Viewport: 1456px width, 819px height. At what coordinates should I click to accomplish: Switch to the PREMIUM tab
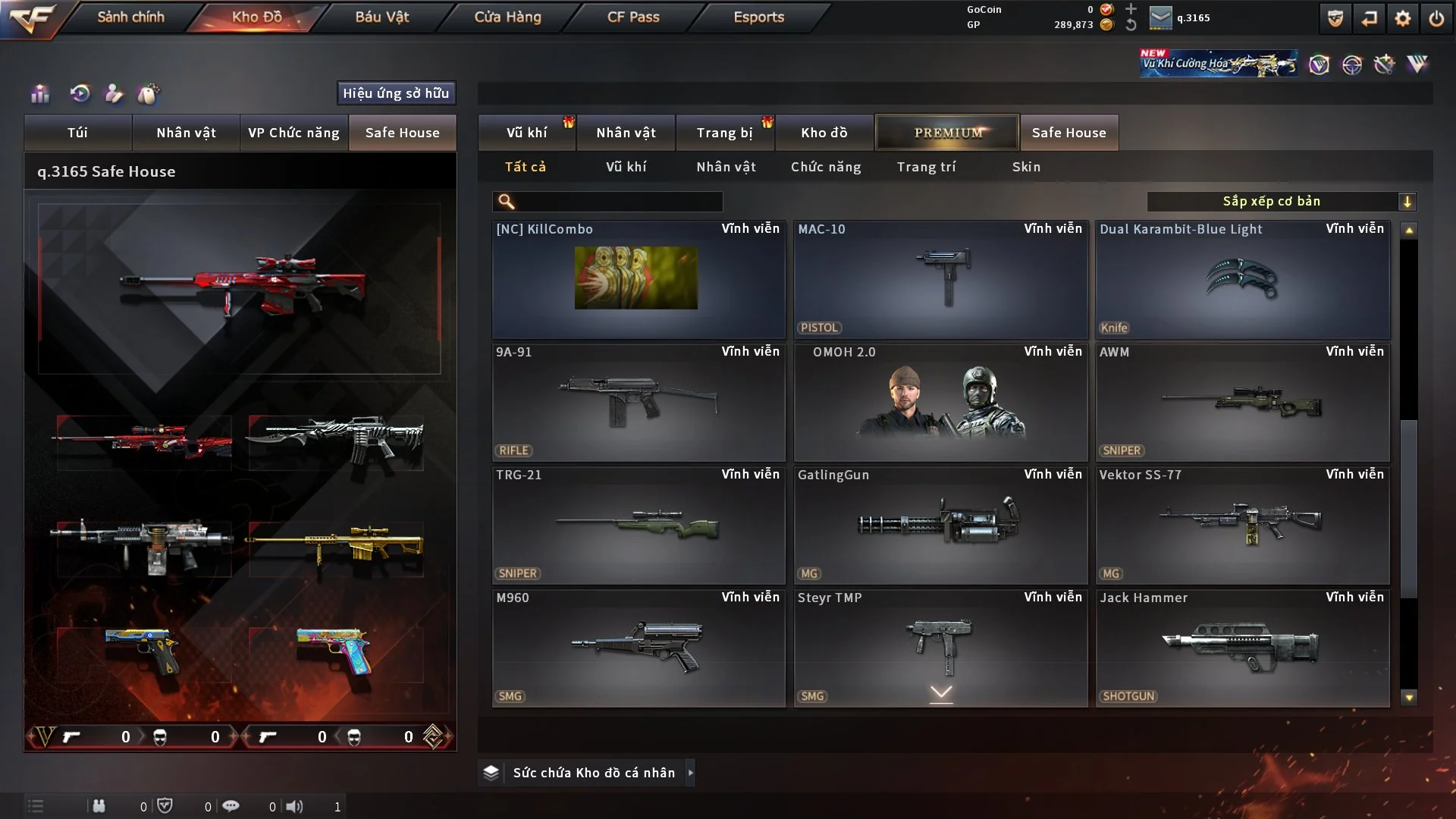947,133
